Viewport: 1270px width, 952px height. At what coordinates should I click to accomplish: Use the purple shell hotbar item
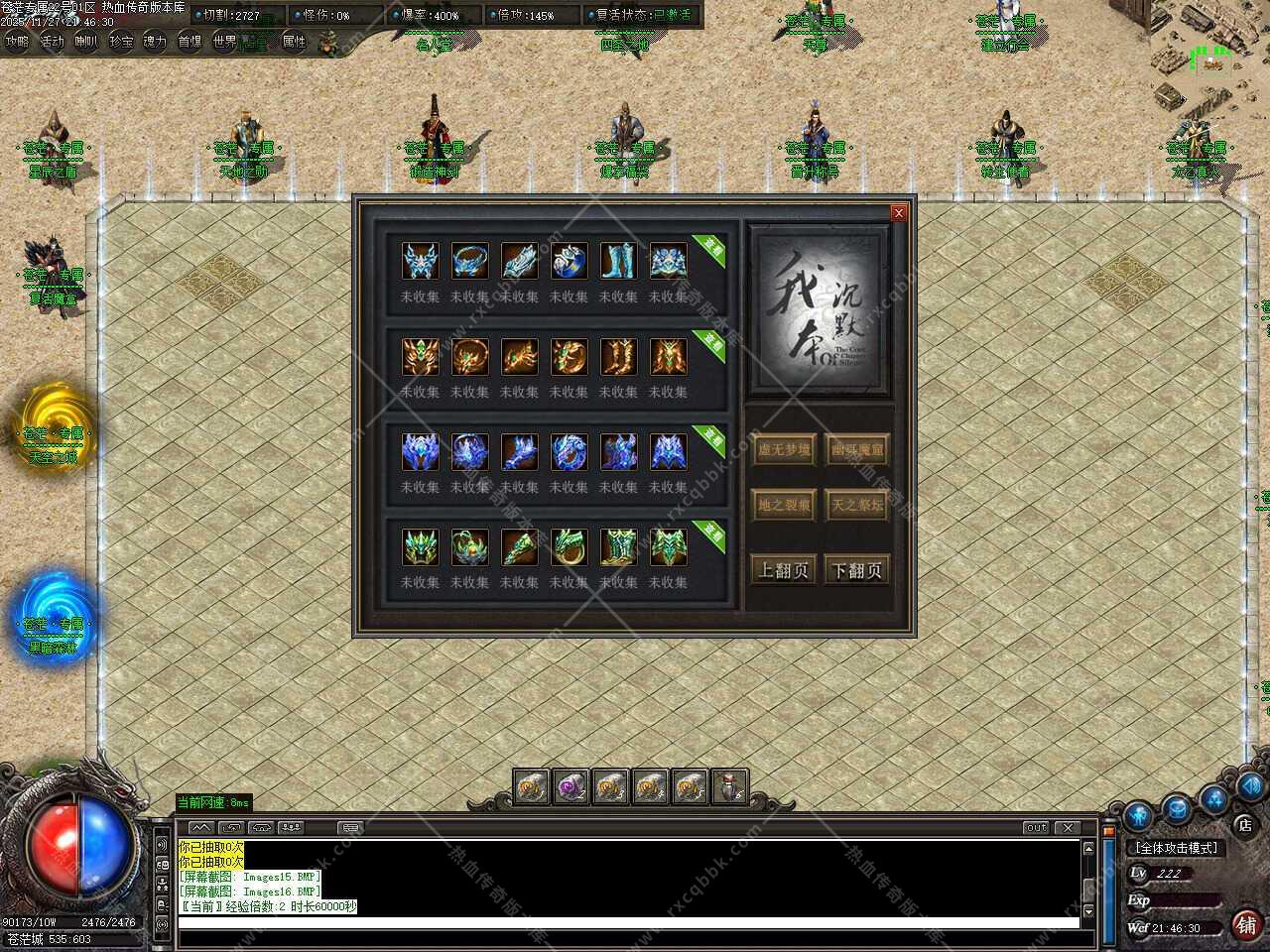click(571, 787)
